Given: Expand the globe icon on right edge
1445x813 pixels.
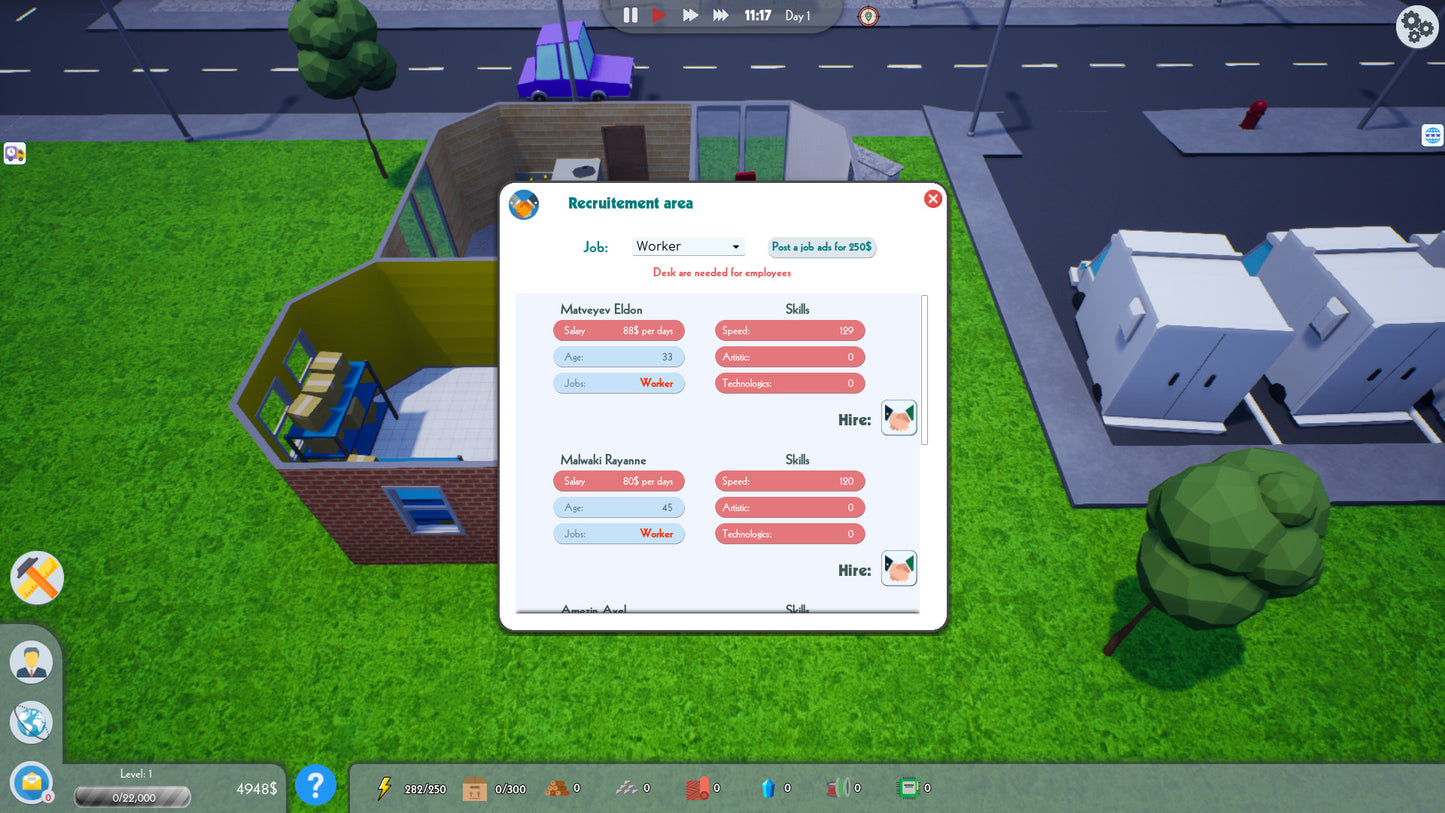Looking at the screenshot, I should pyautogui.click(x=1432, y=134).
